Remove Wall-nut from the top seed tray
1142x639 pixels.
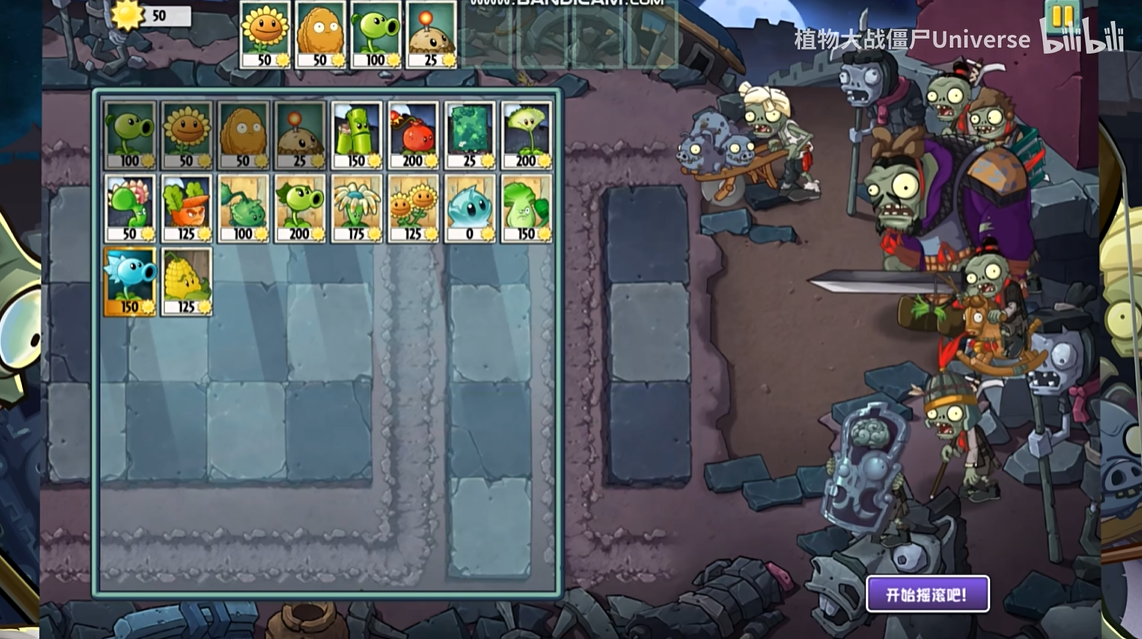[x=321, y=33]
